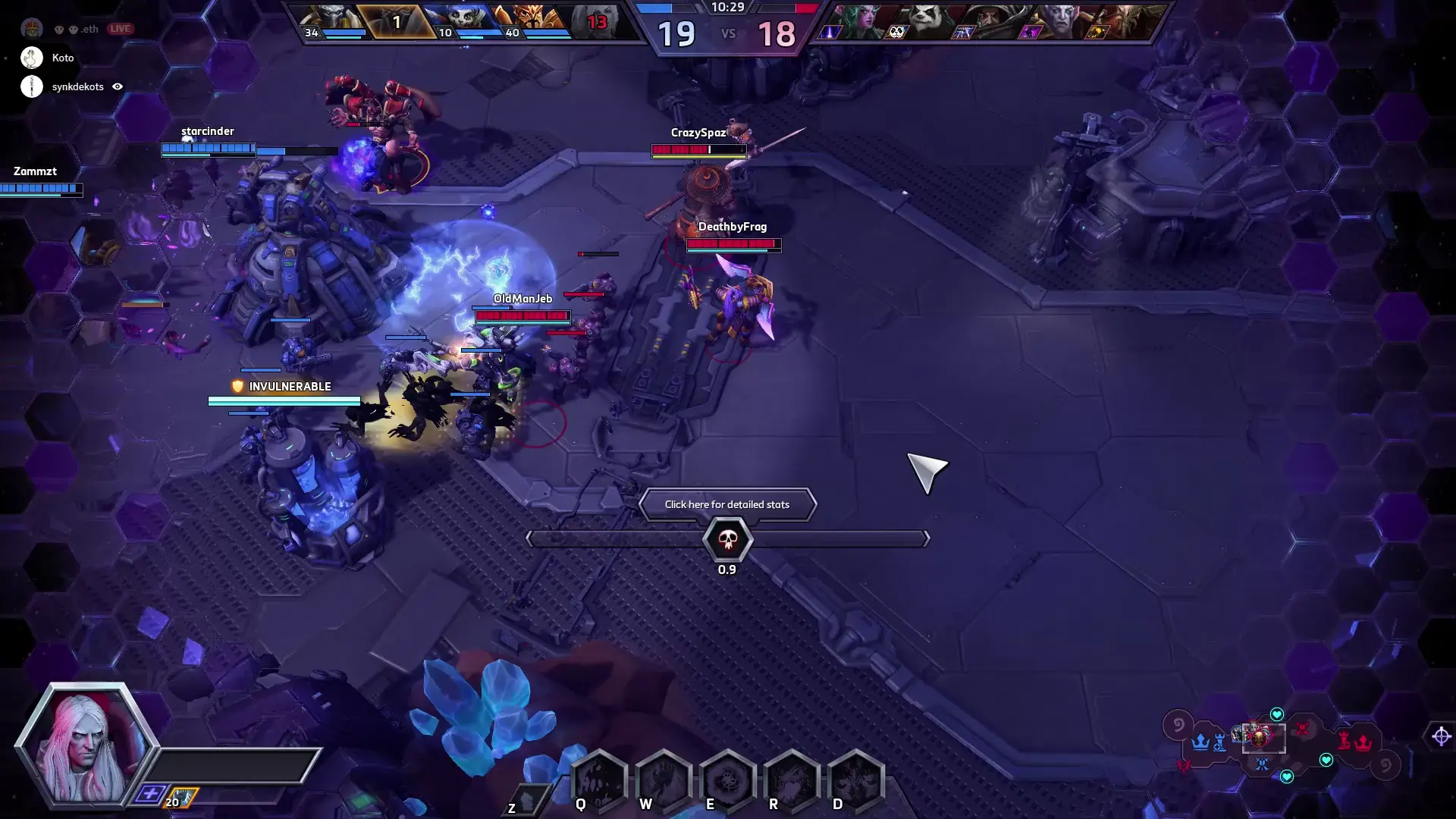Use the E ability hexagon

tap(727, 780)
